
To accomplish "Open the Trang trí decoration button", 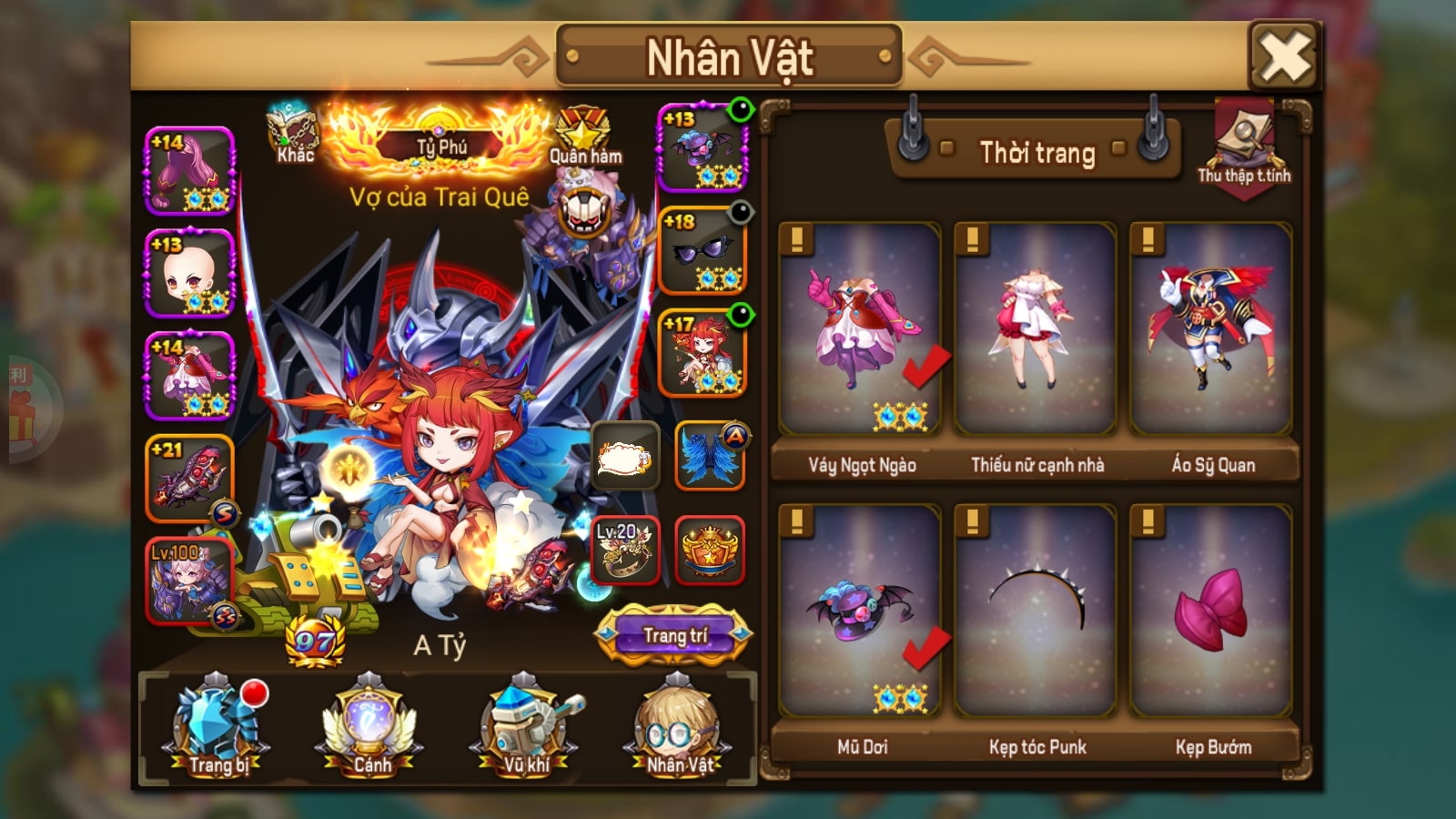I will coord(674,635).
